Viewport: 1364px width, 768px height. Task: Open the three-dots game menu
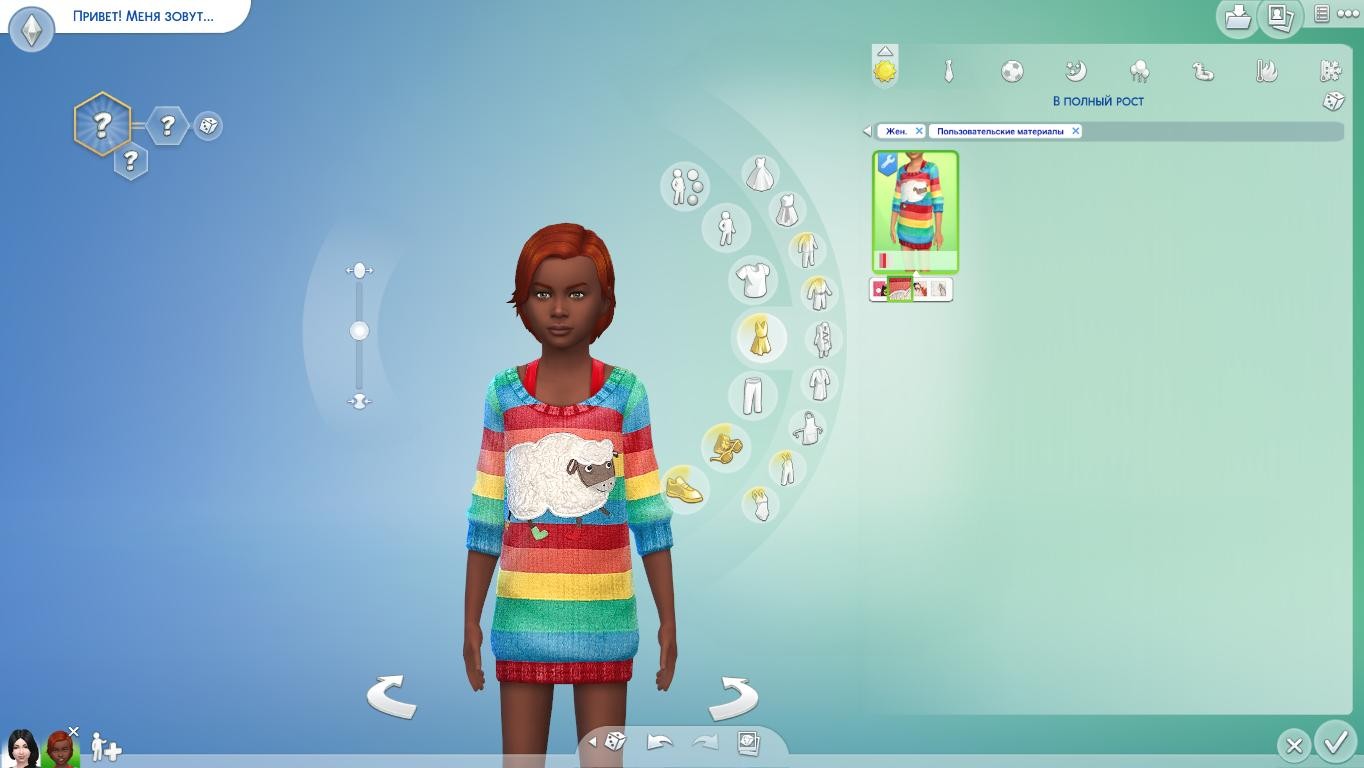click(1347, 14)
